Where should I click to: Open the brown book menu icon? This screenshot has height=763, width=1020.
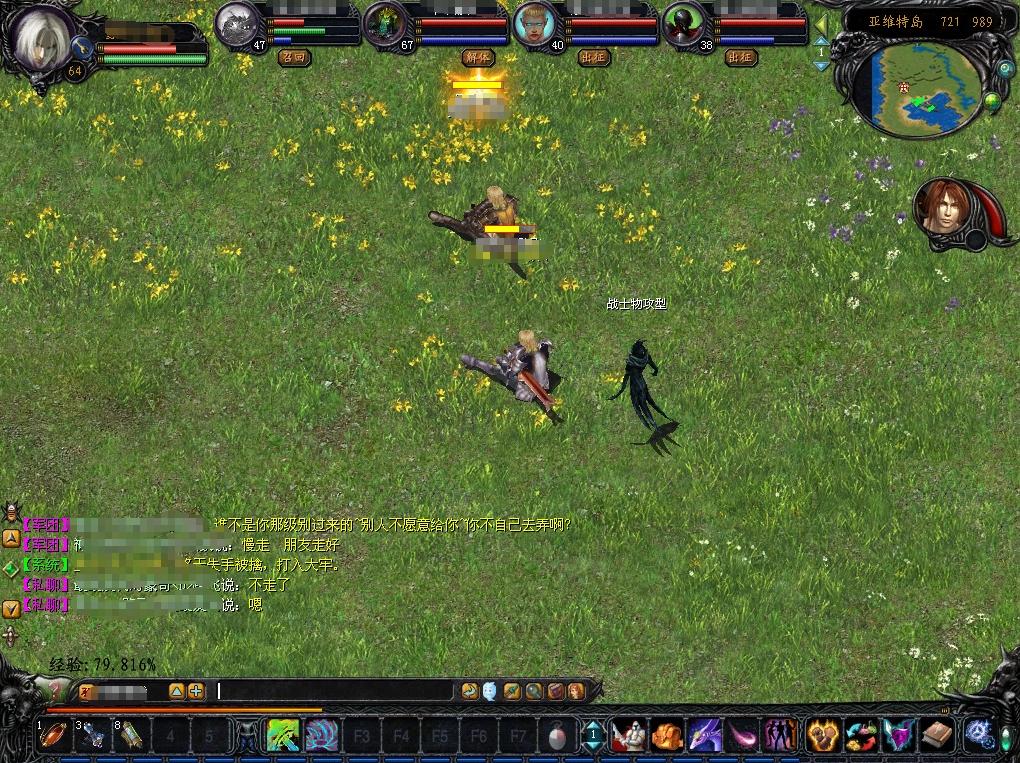click(936, 736)
